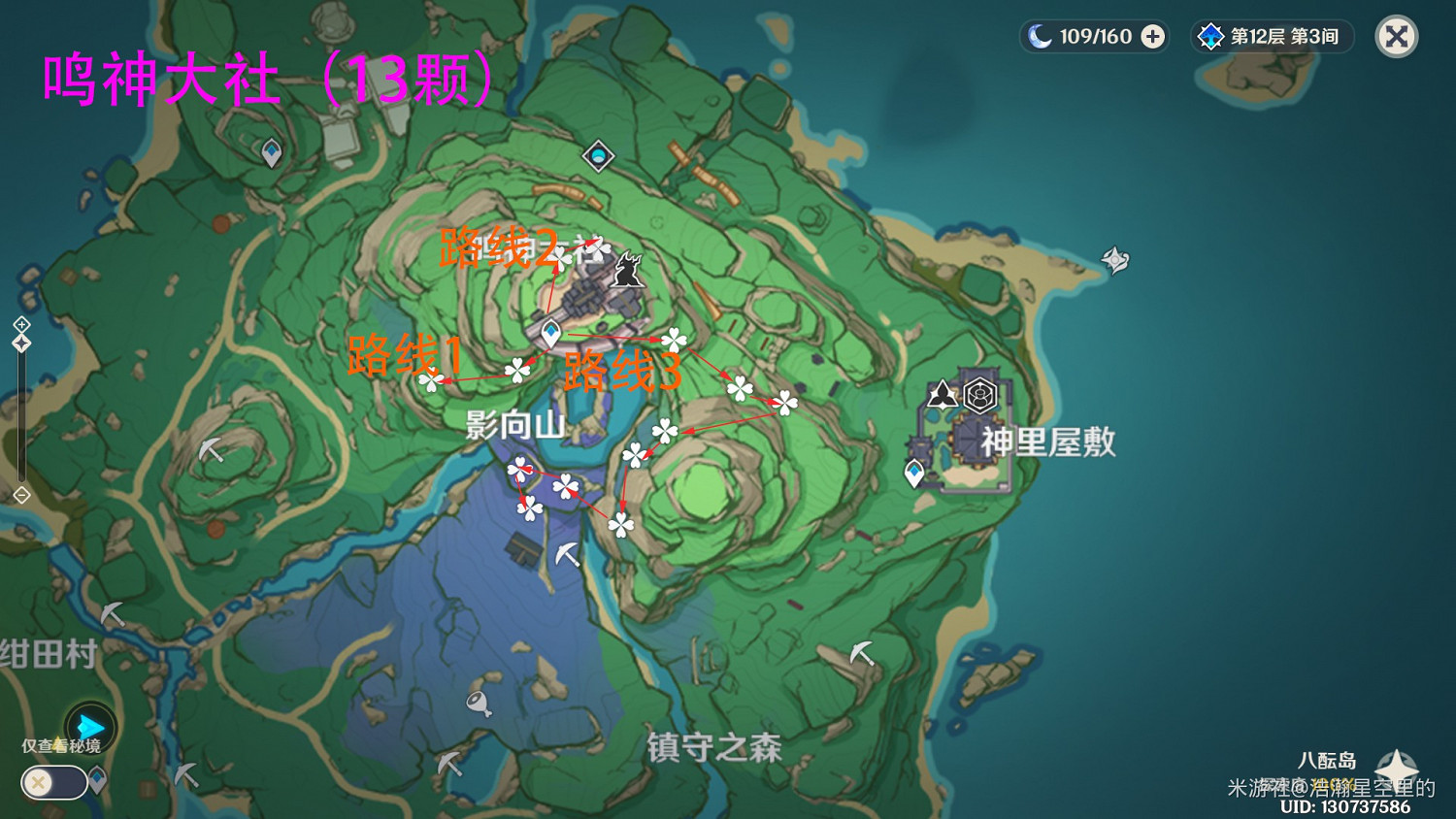
Task: Enable the 仅查看秘境 filter toggle
Action: point(53,783)
